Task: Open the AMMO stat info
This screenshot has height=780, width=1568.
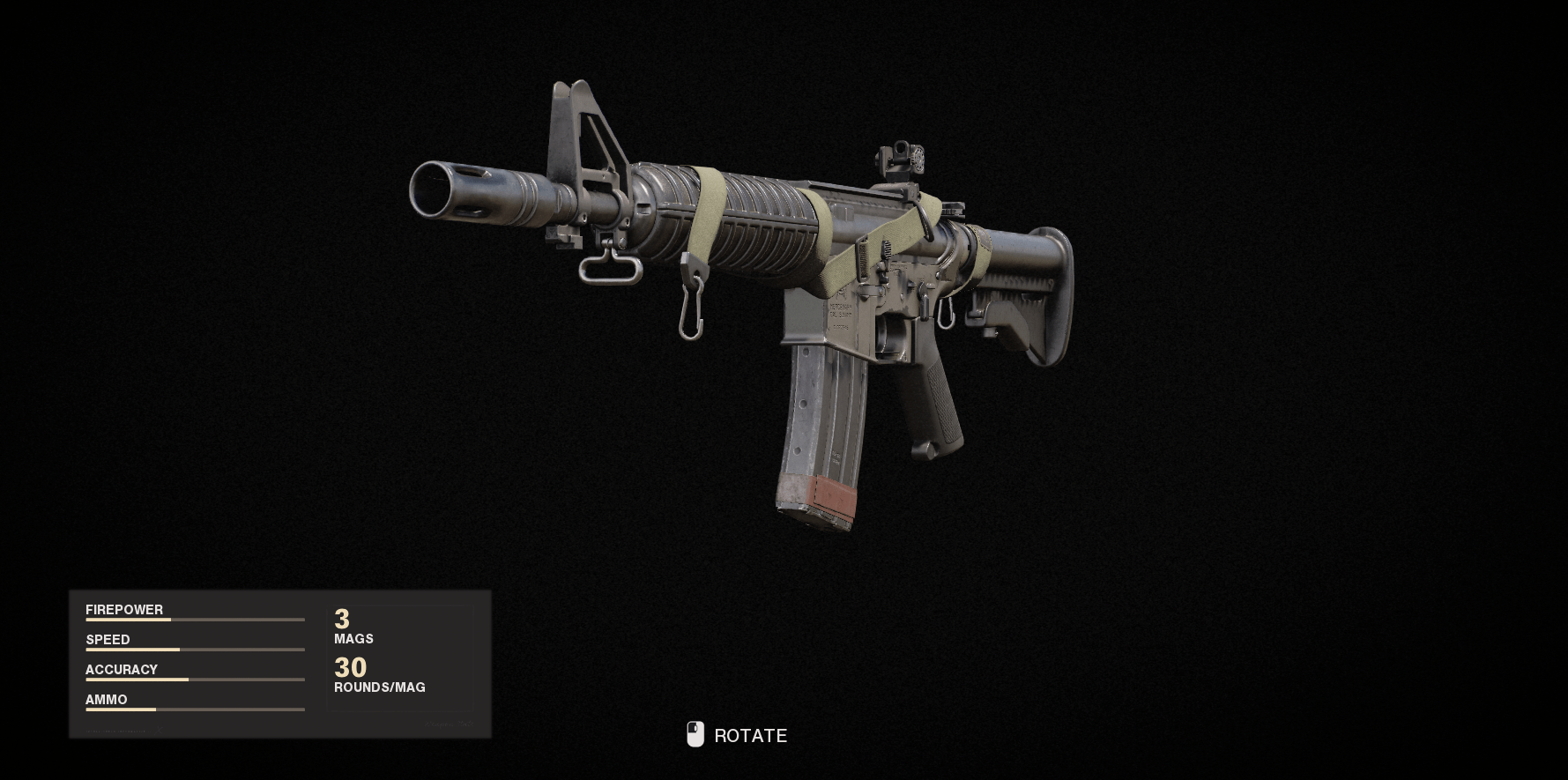Action: (x=106, y=699)
